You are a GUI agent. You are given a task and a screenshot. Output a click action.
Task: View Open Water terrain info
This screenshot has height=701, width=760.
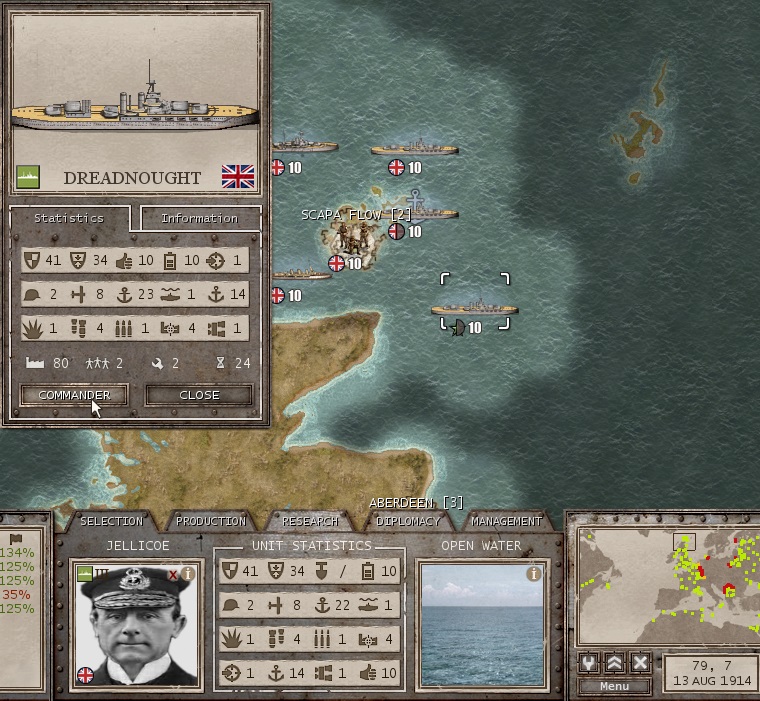pyautogui.click(x=534, y=574)
